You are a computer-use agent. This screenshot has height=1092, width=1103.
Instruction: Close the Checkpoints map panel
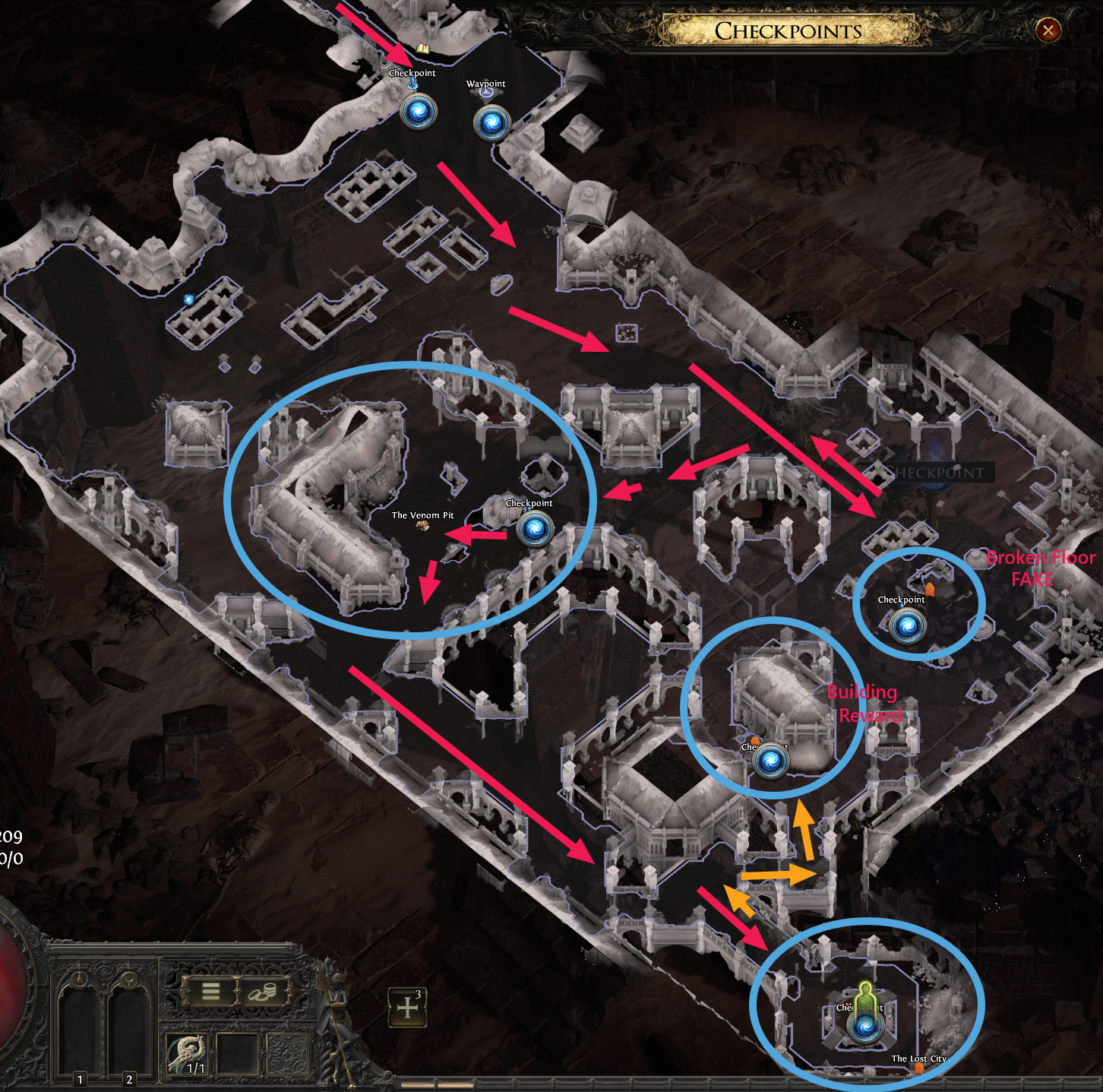coord(1048,30)
